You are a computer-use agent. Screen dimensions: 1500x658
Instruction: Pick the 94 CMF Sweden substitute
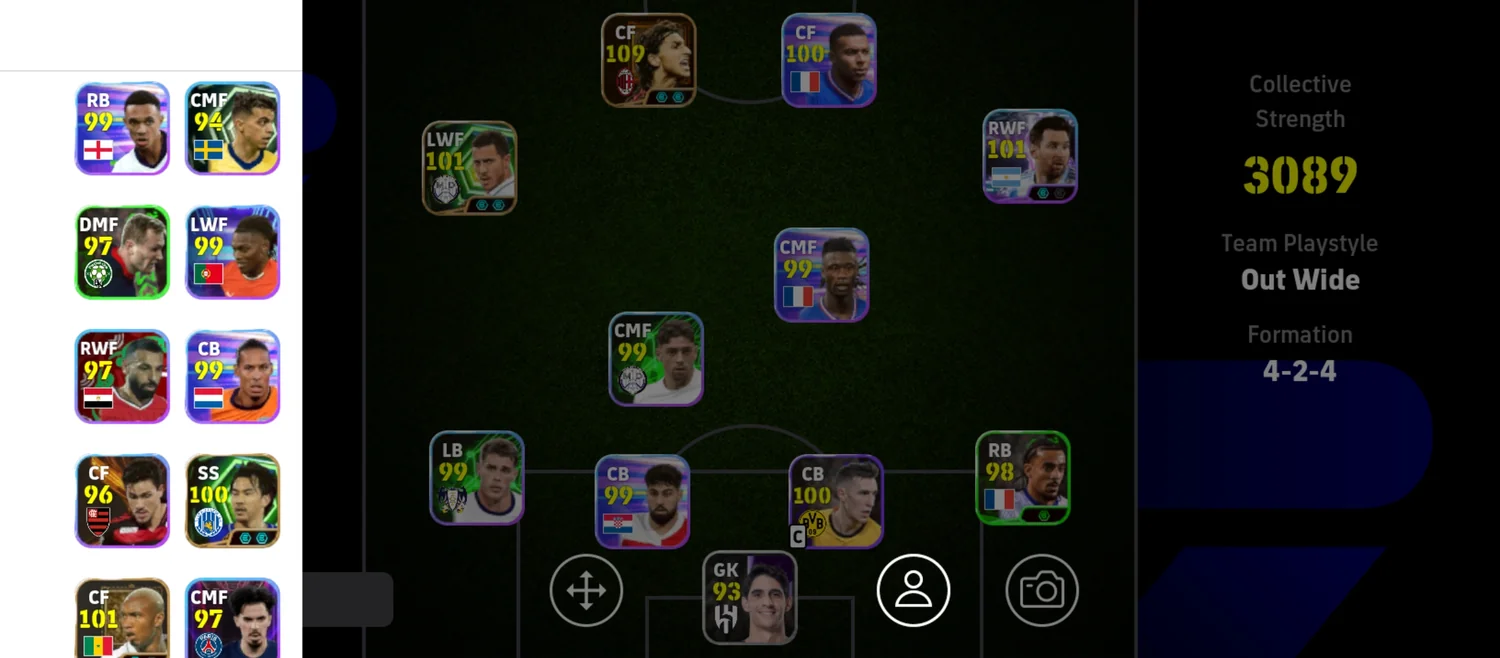[232, 128]
